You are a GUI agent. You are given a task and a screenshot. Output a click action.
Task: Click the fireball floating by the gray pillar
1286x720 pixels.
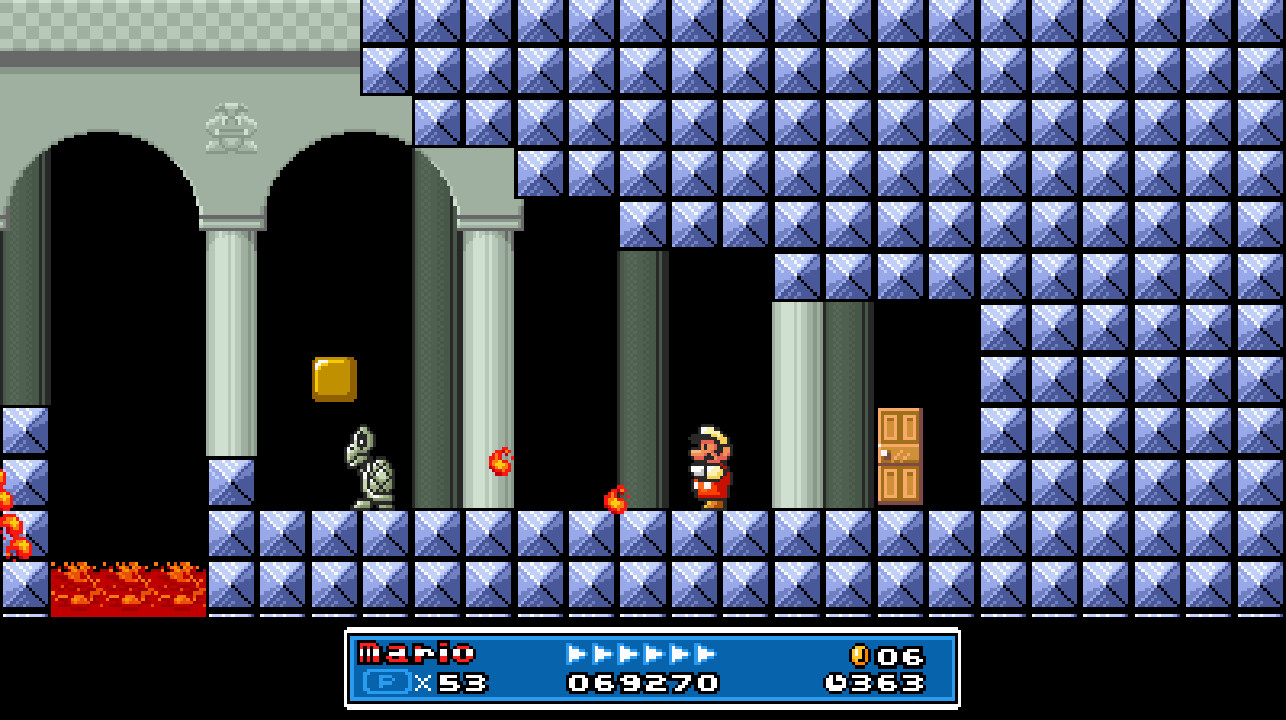[500, 462]
